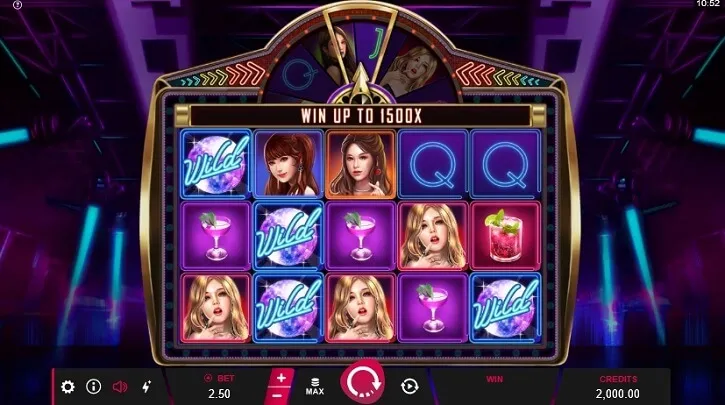Screen dimensions: 725x405
Task: Toggle the sound speaker icon
Action: (120, 386)
